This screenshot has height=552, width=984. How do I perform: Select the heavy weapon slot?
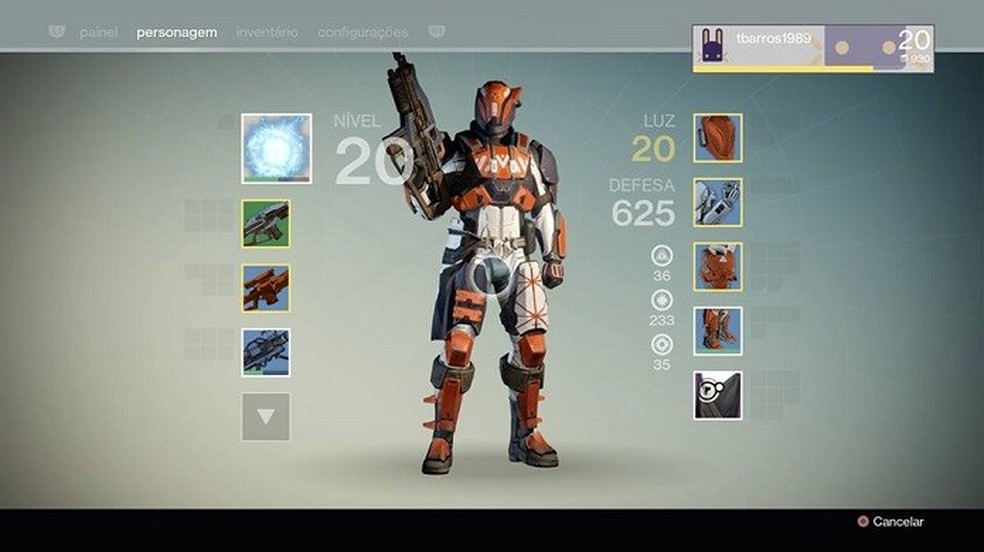click(x=266, y=352)
